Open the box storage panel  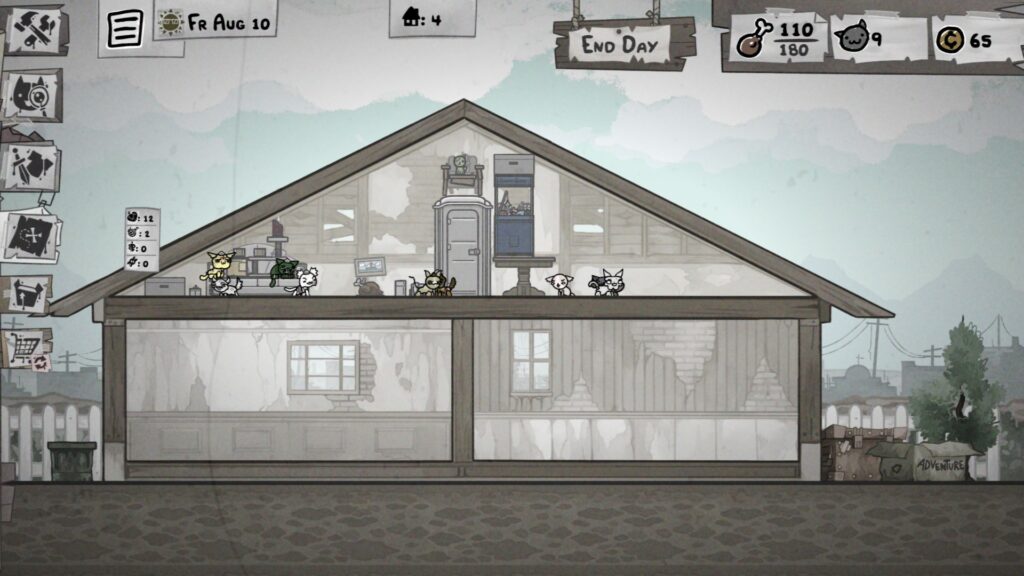pos(27,294)
